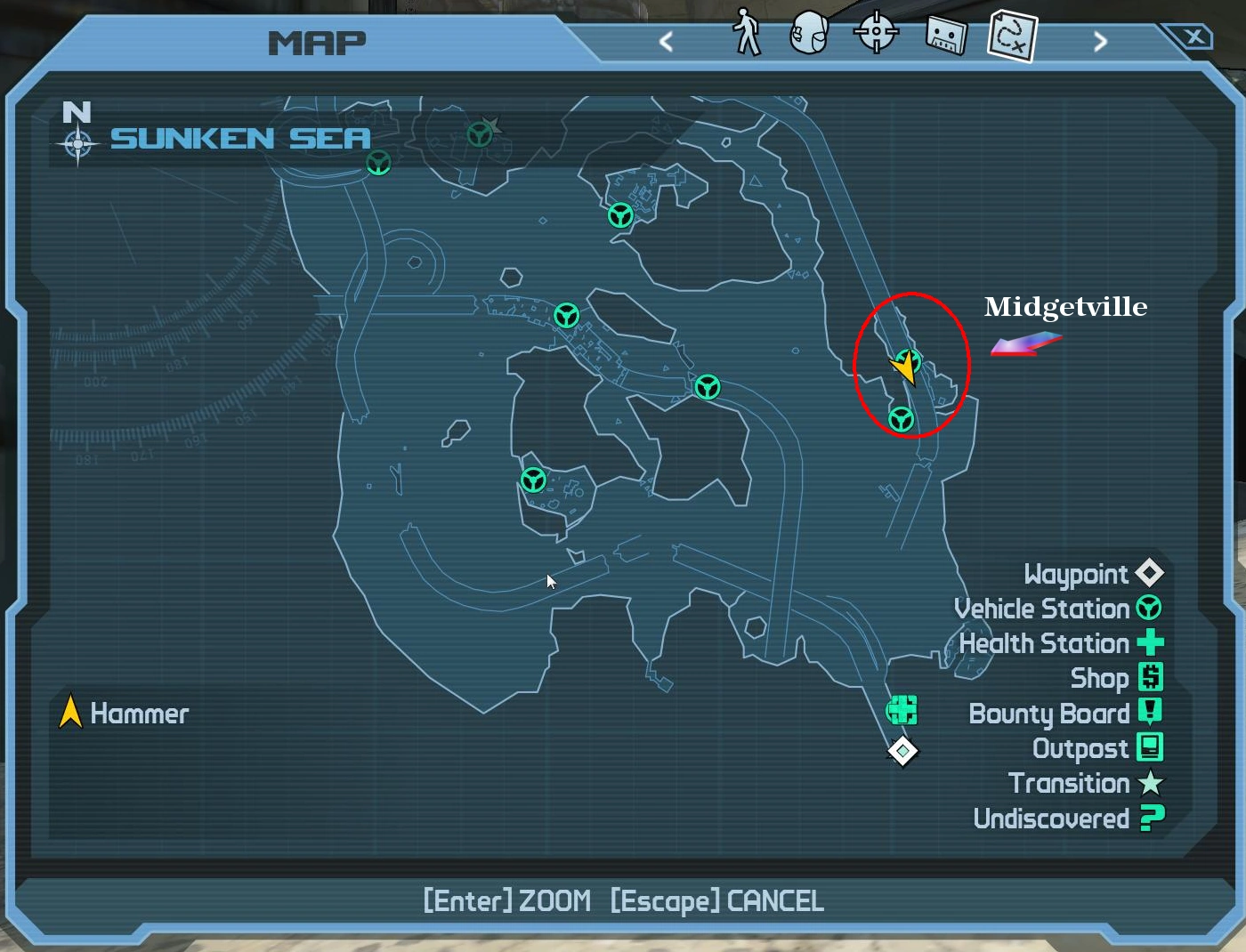The height and width of the screenshot is (952, 1246).
Task: Open the character tab with the walking figure icon
Action: pos(746,34)
